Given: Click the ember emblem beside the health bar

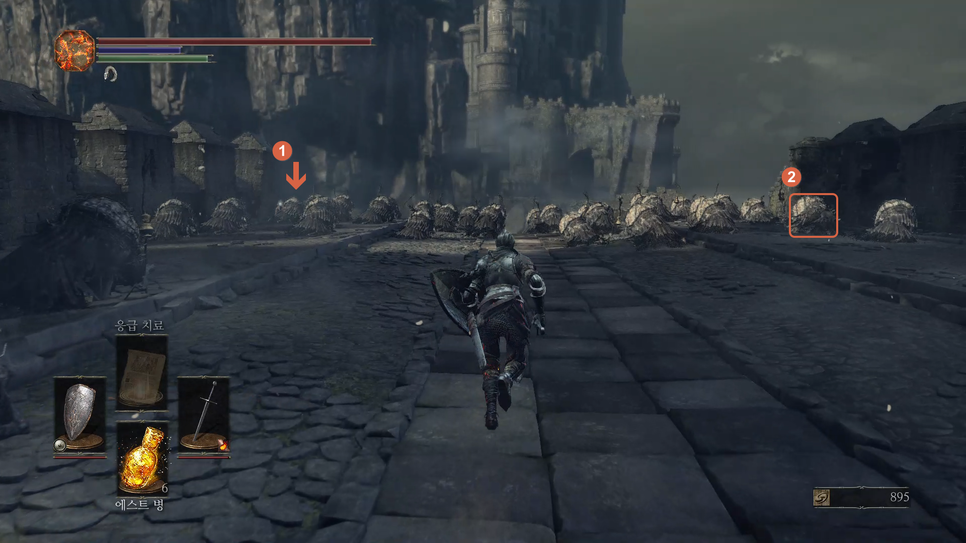Looking at the screenshot, I should tap(74, 50).
